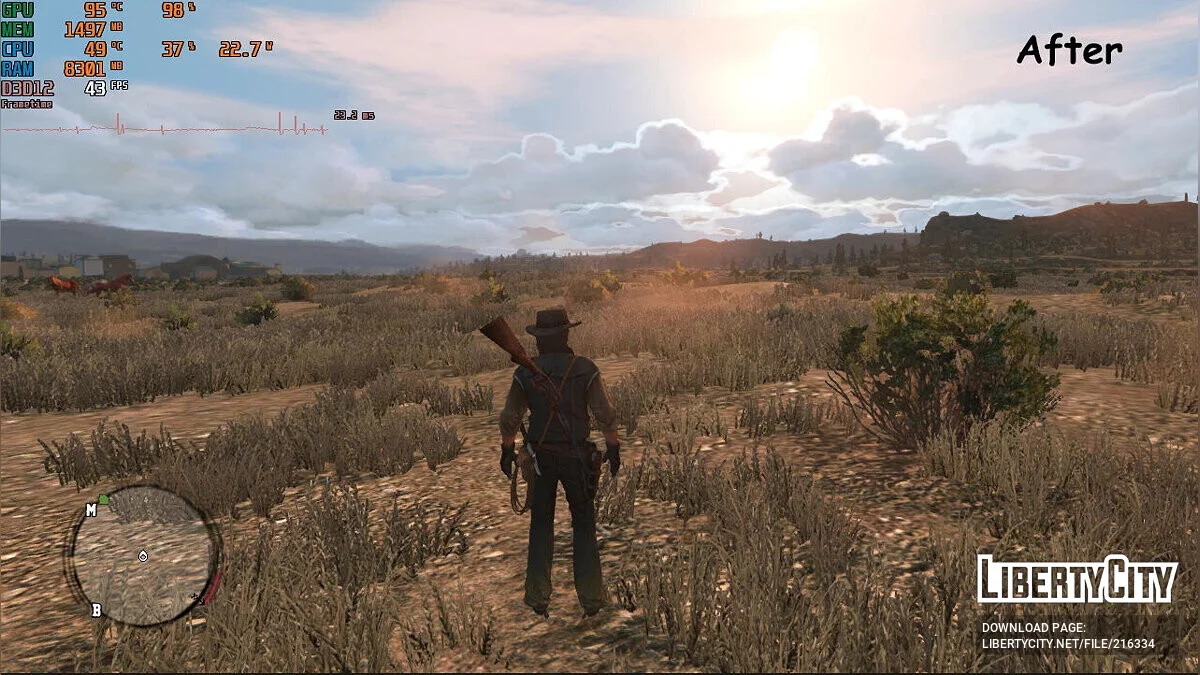This screenshot has width=1200, height=675.
Task: Select the green marker on minimap edge
Action: coord(103,499)
